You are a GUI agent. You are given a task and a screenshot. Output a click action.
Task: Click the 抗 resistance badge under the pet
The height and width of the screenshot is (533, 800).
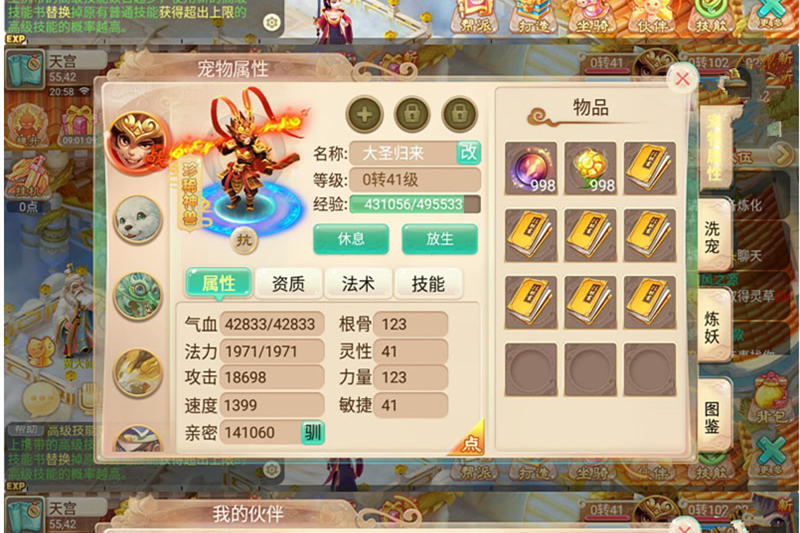tap(243, 239)
